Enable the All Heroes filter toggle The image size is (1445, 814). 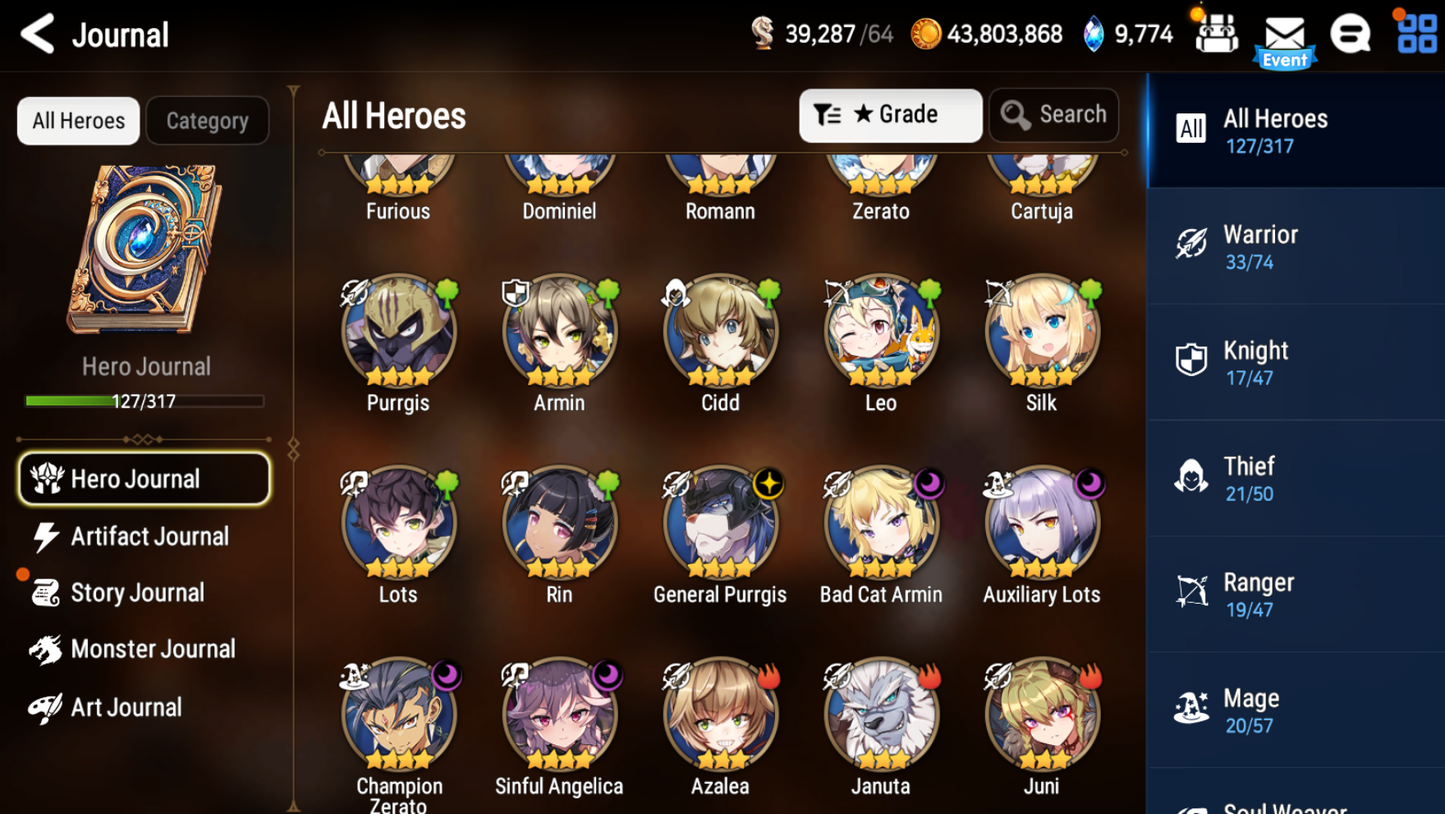pyautogui.click(x=77, y=120)
